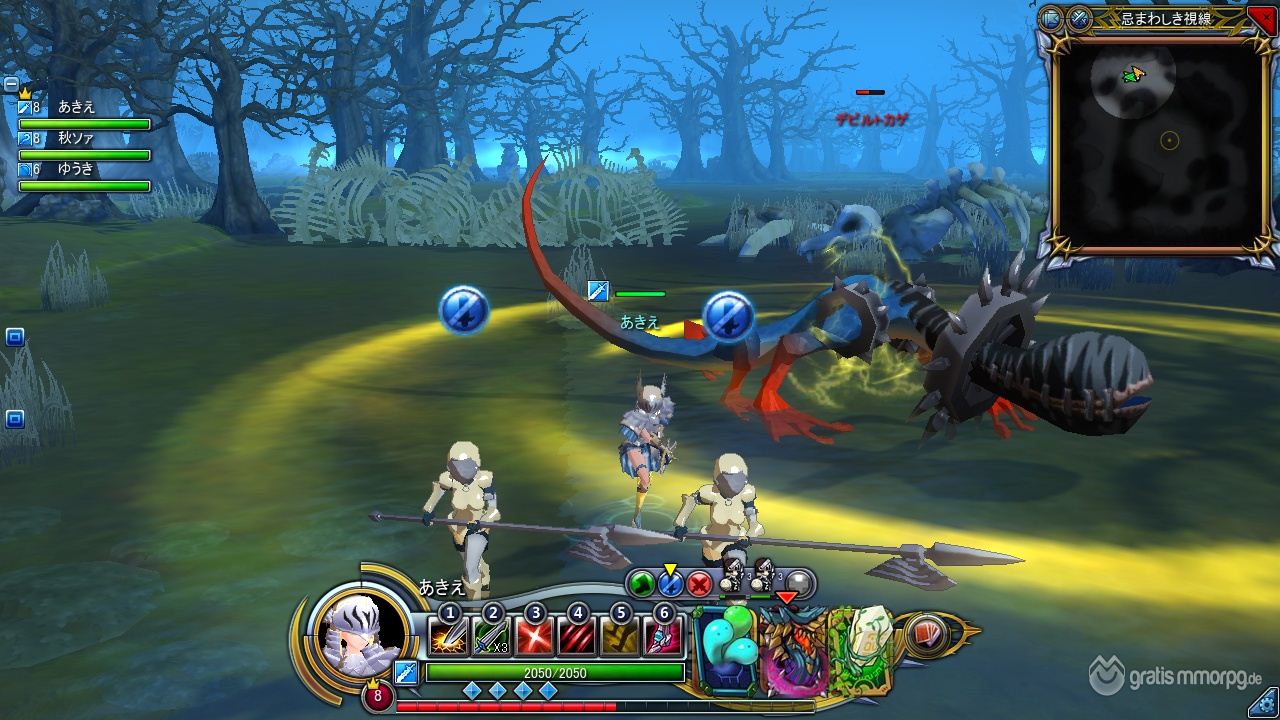This screenshot has width=1280, height=720.
Task: Click the green arrow command button
Action: (641, 583)
